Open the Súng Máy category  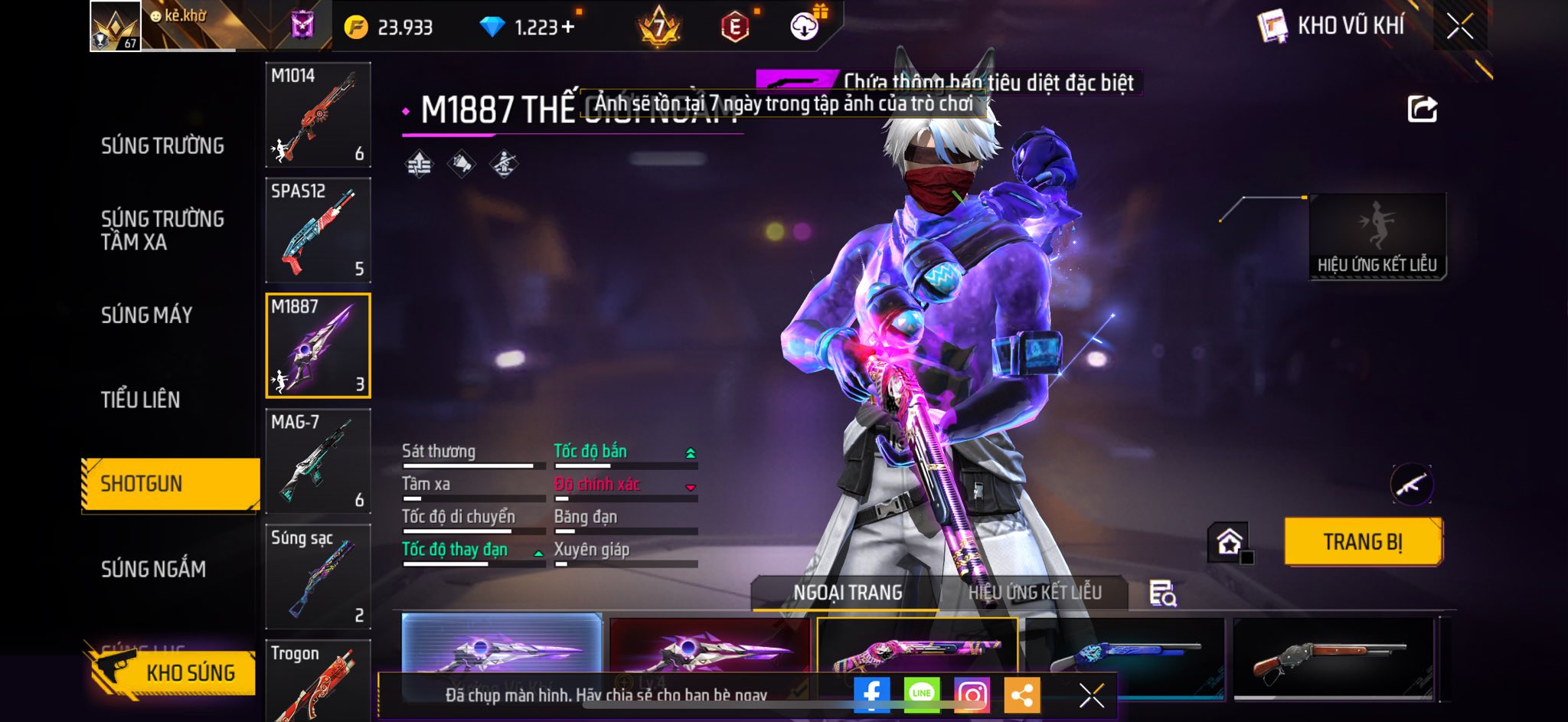(146, 315)
